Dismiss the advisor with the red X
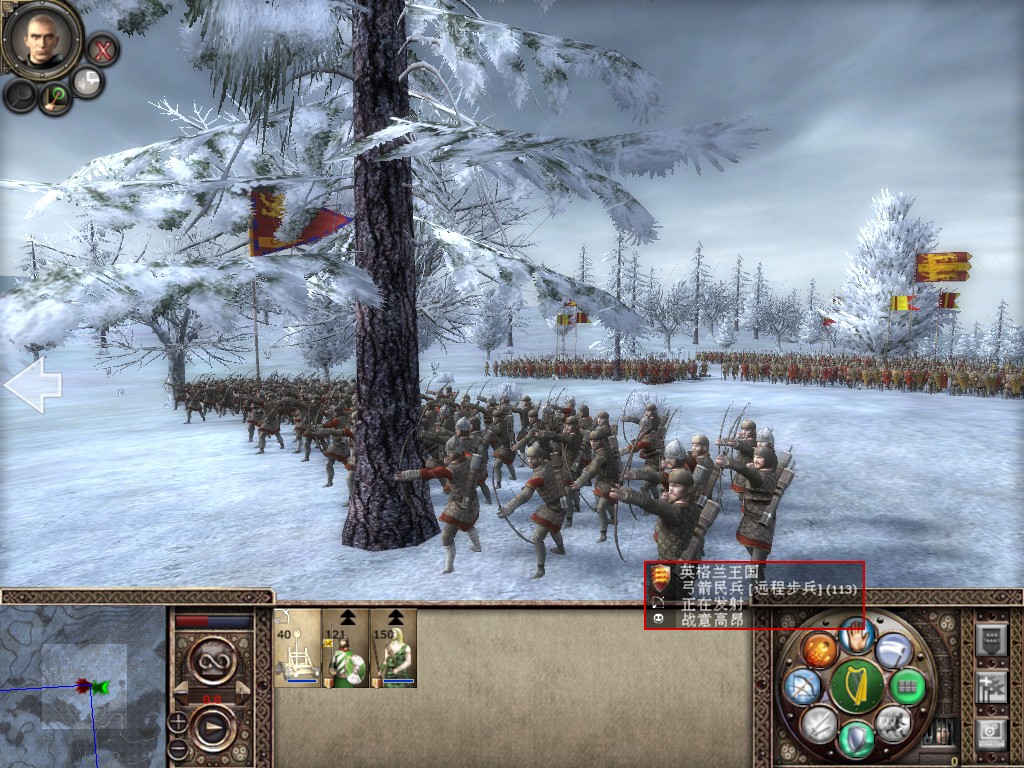1024x768 pixels. tap(102, 48)
